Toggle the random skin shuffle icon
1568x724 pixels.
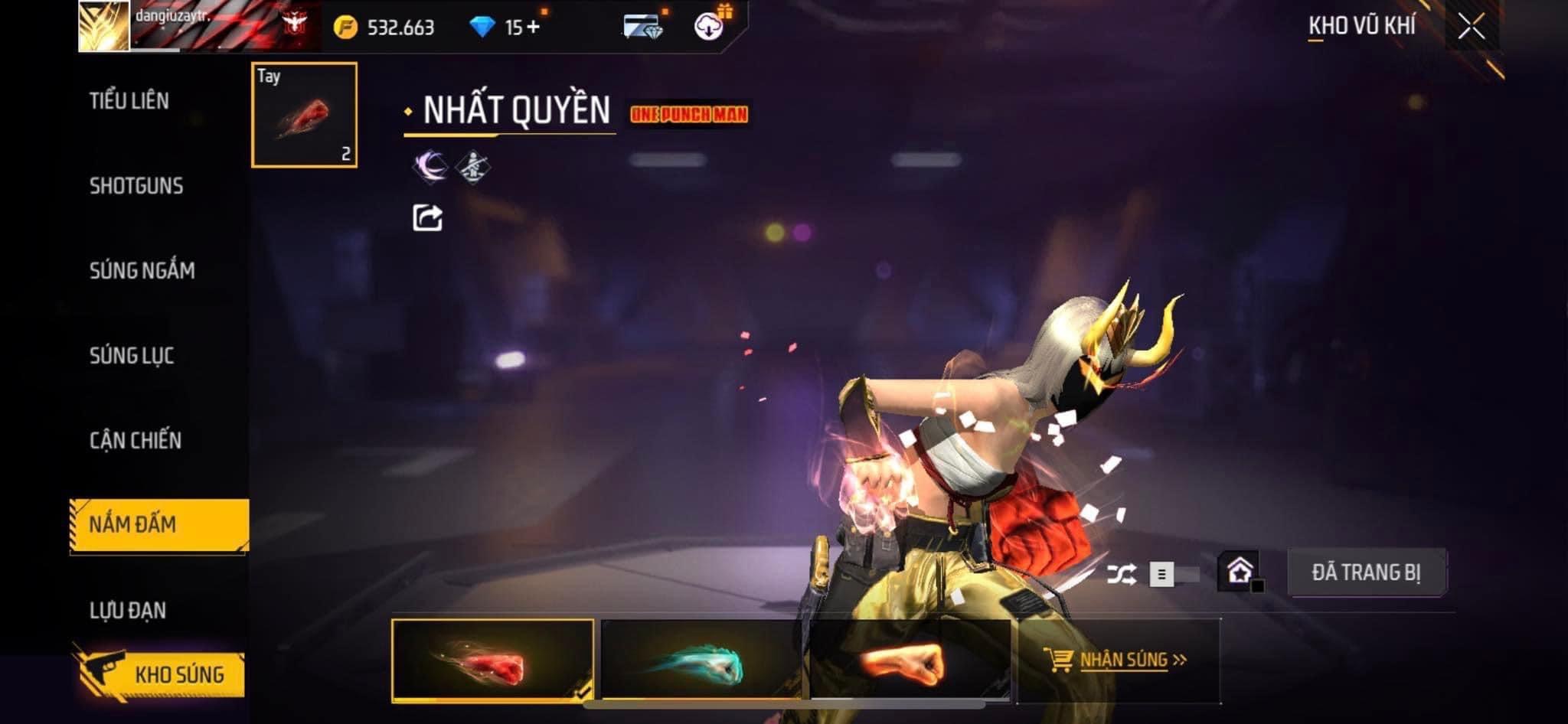tap(1121, 574)
